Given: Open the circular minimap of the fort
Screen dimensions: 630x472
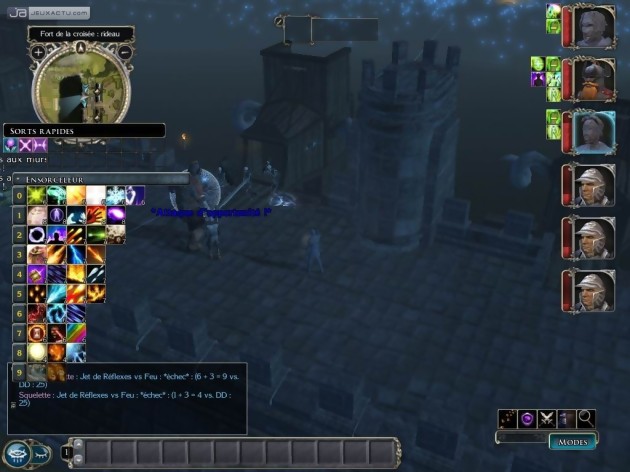Looking at the screenshot, I should pyautogui.click(x=81, y=86).
